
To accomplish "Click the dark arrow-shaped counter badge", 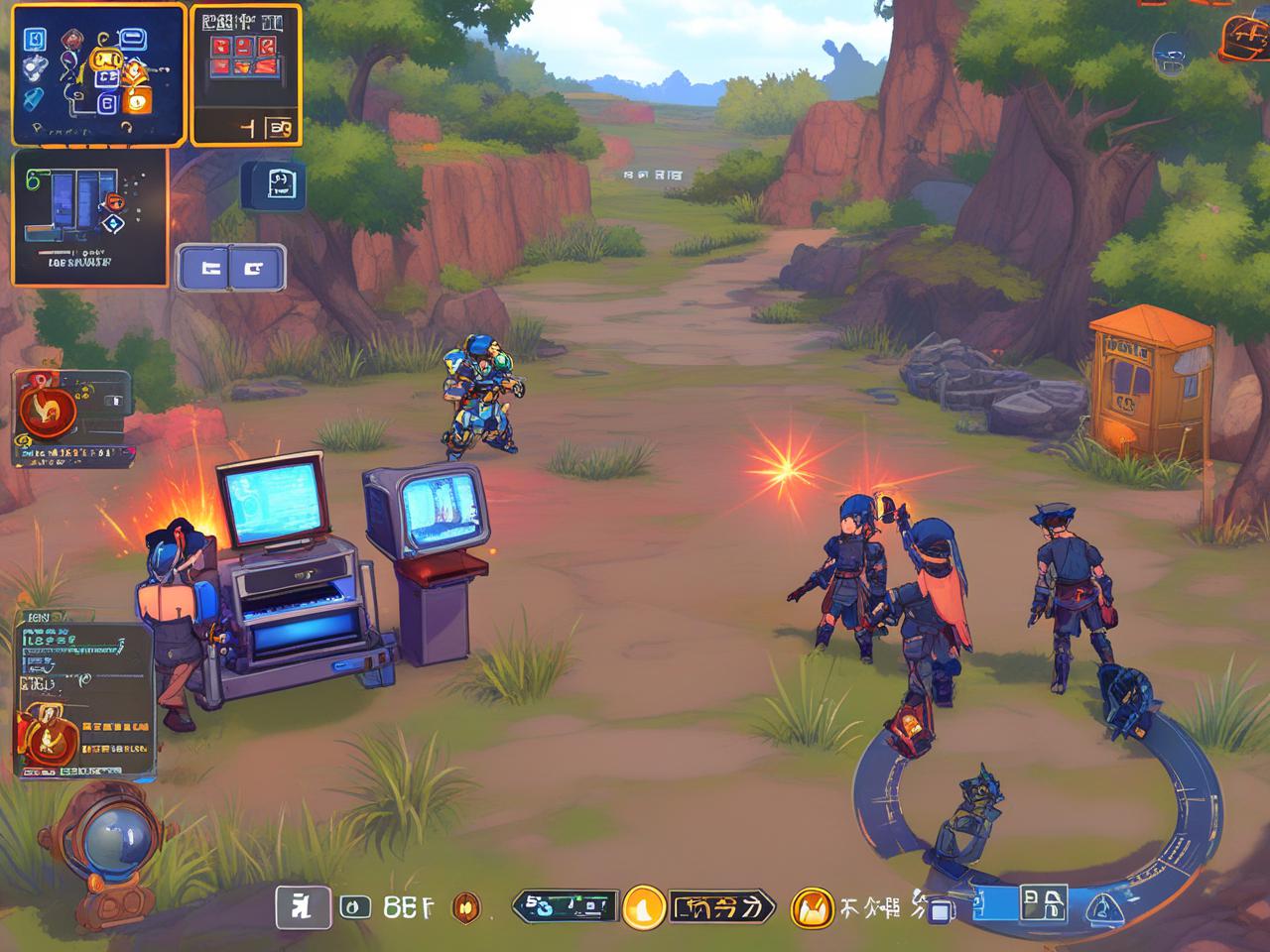I will [563, 906].
